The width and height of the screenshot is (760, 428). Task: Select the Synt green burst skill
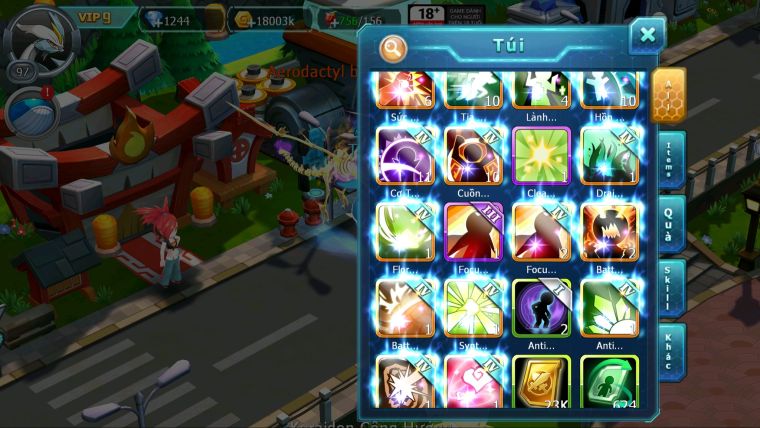pyautogui.click(x=473, y=307)
